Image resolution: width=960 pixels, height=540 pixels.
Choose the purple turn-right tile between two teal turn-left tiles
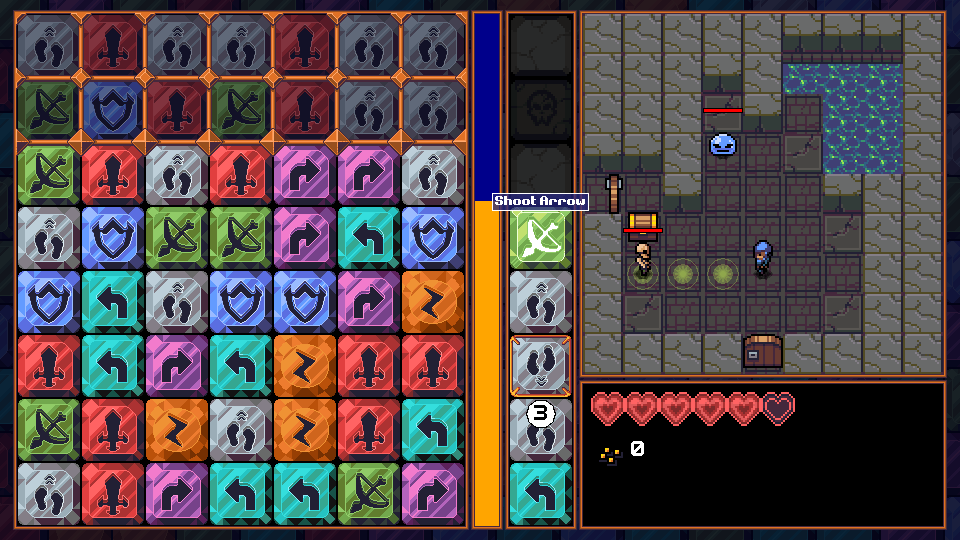point(176,366)
